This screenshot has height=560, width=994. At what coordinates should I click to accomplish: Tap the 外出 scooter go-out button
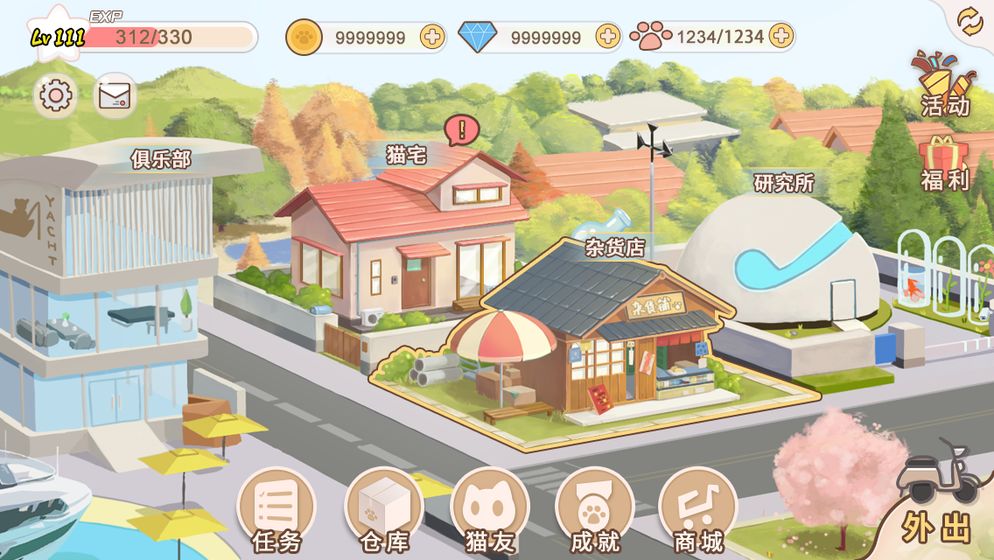(937, 500)
